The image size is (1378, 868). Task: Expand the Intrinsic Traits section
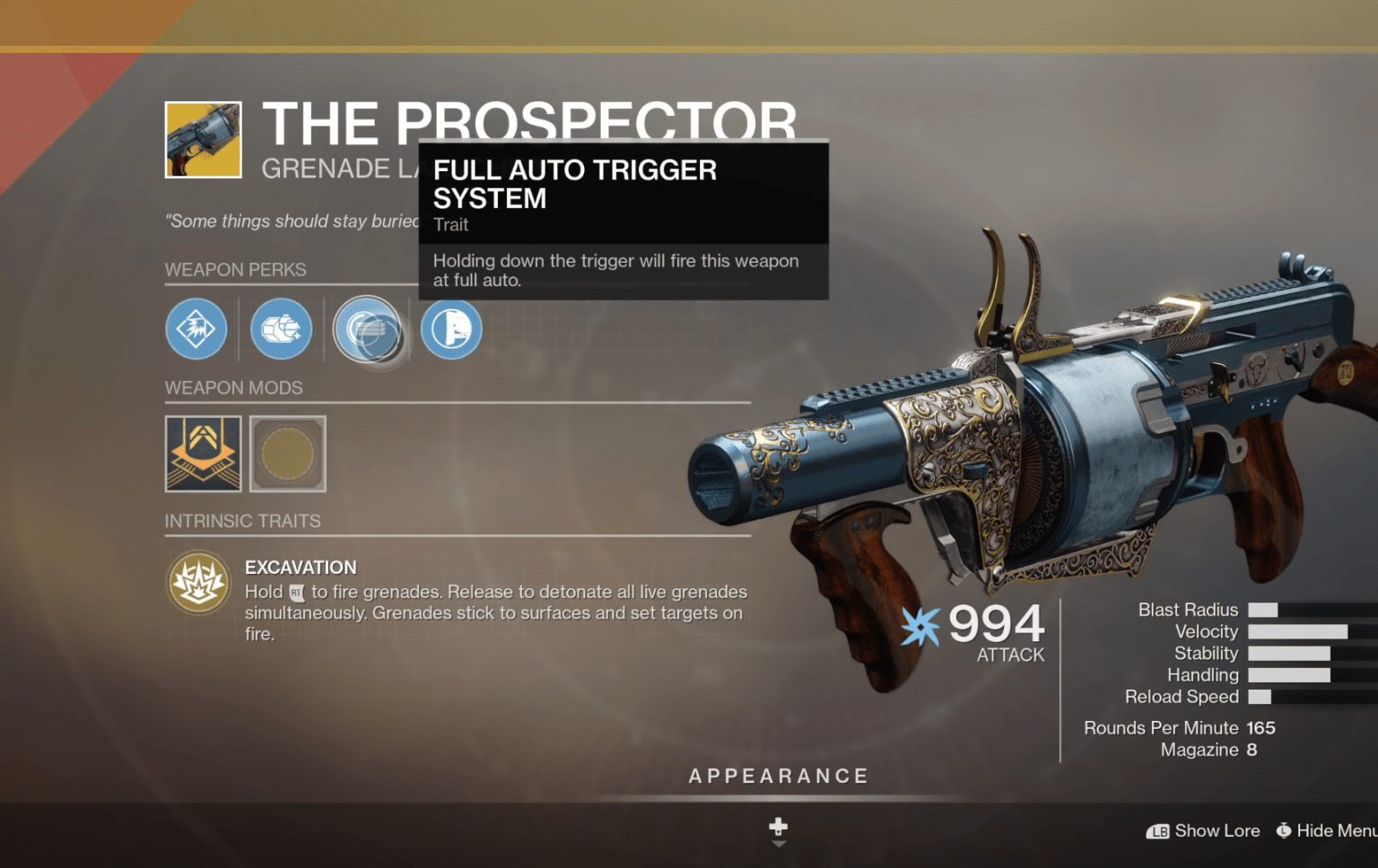[x=243, y=521]
